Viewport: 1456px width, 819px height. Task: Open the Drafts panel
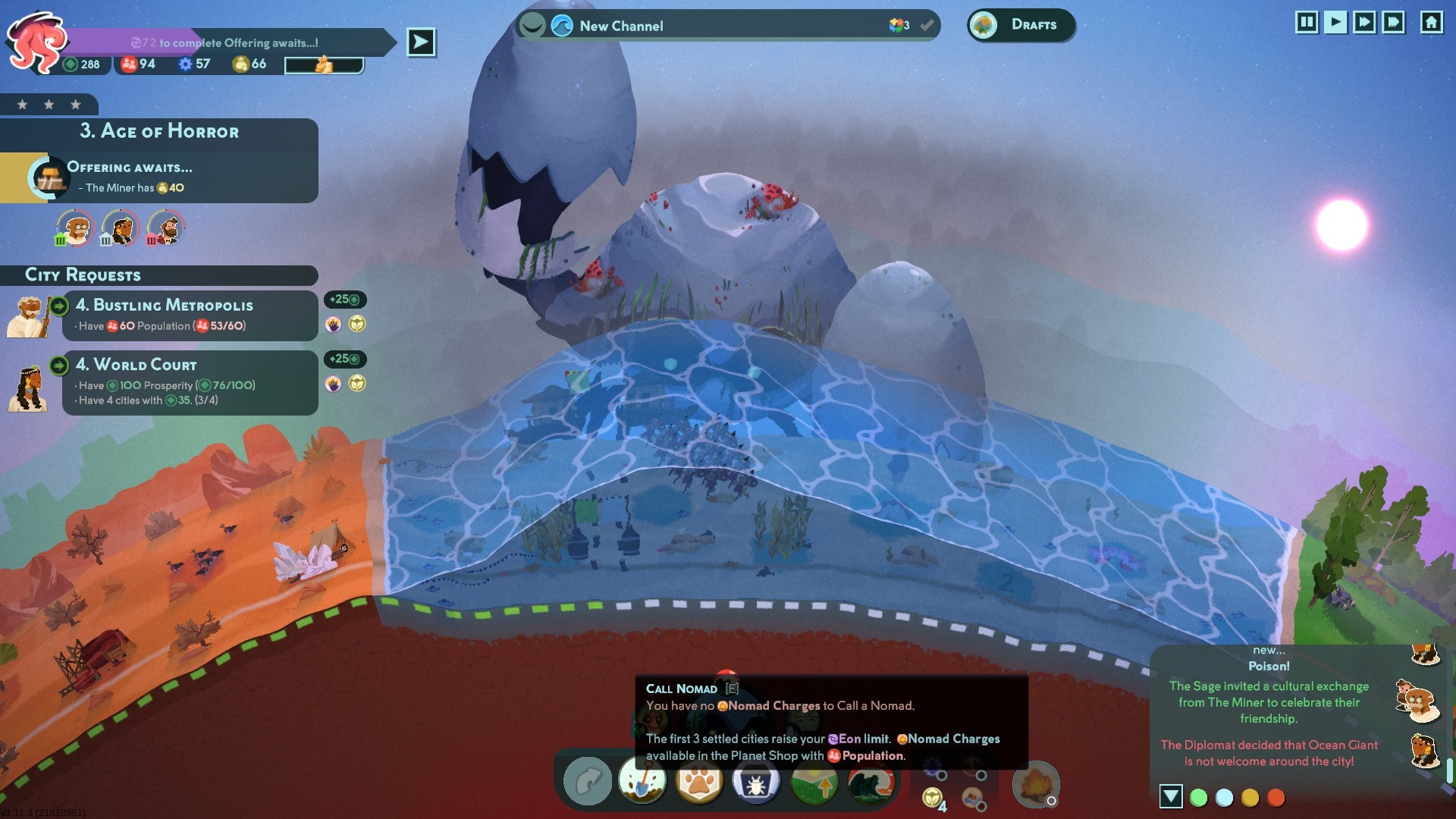tap(1021, 25)
